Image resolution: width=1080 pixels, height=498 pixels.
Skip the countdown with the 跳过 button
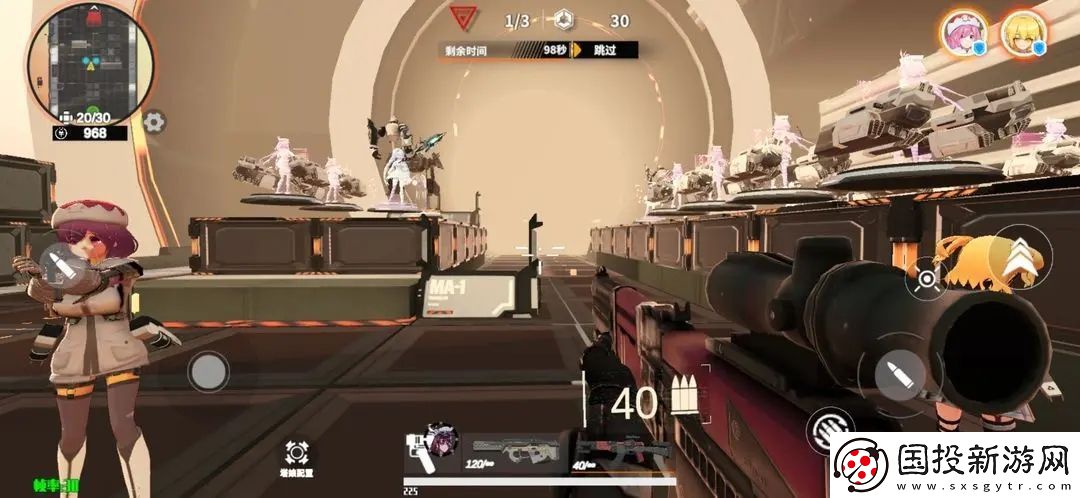click(x=604, y=49)
